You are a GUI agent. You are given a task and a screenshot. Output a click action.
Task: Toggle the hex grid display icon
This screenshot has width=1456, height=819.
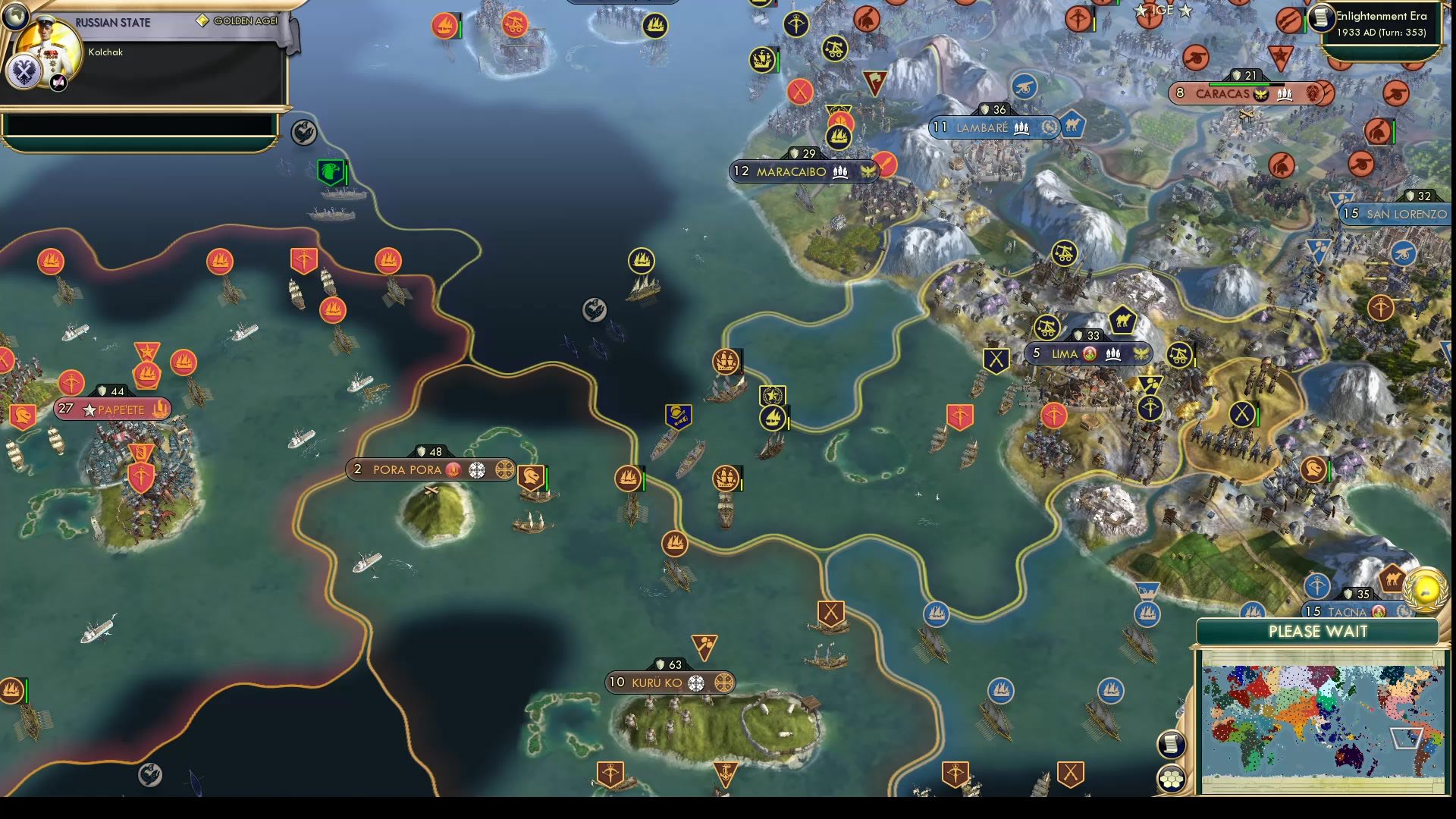1172,778
